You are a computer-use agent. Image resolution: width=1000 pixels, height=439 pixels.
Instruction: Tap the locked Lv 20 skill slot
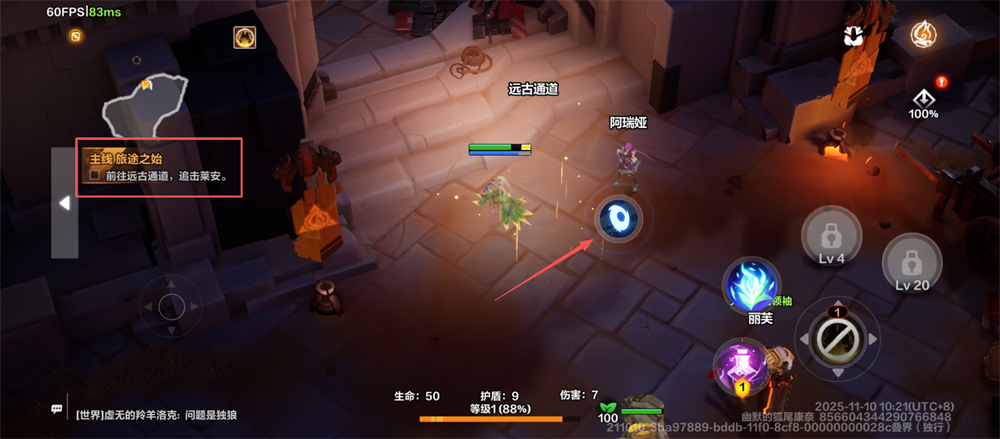click(911, 264)
